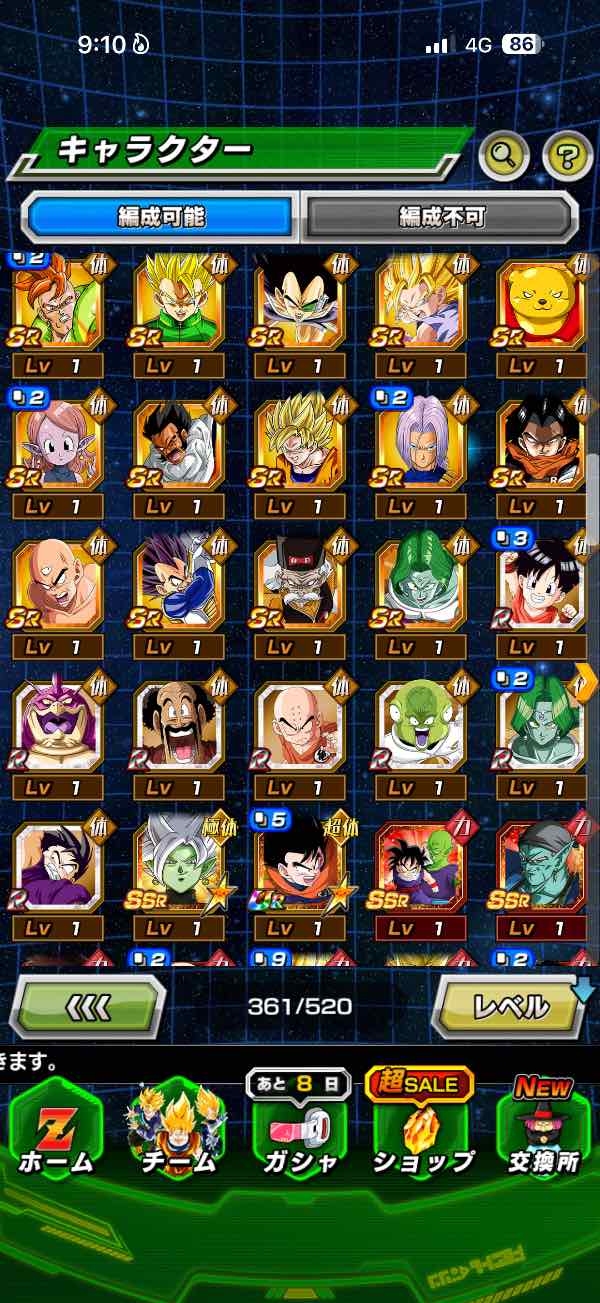600x1303 pixels.
Task: Select the green-skinned white-haired Zamasu SSR card
Action: (x=178, y=870)
